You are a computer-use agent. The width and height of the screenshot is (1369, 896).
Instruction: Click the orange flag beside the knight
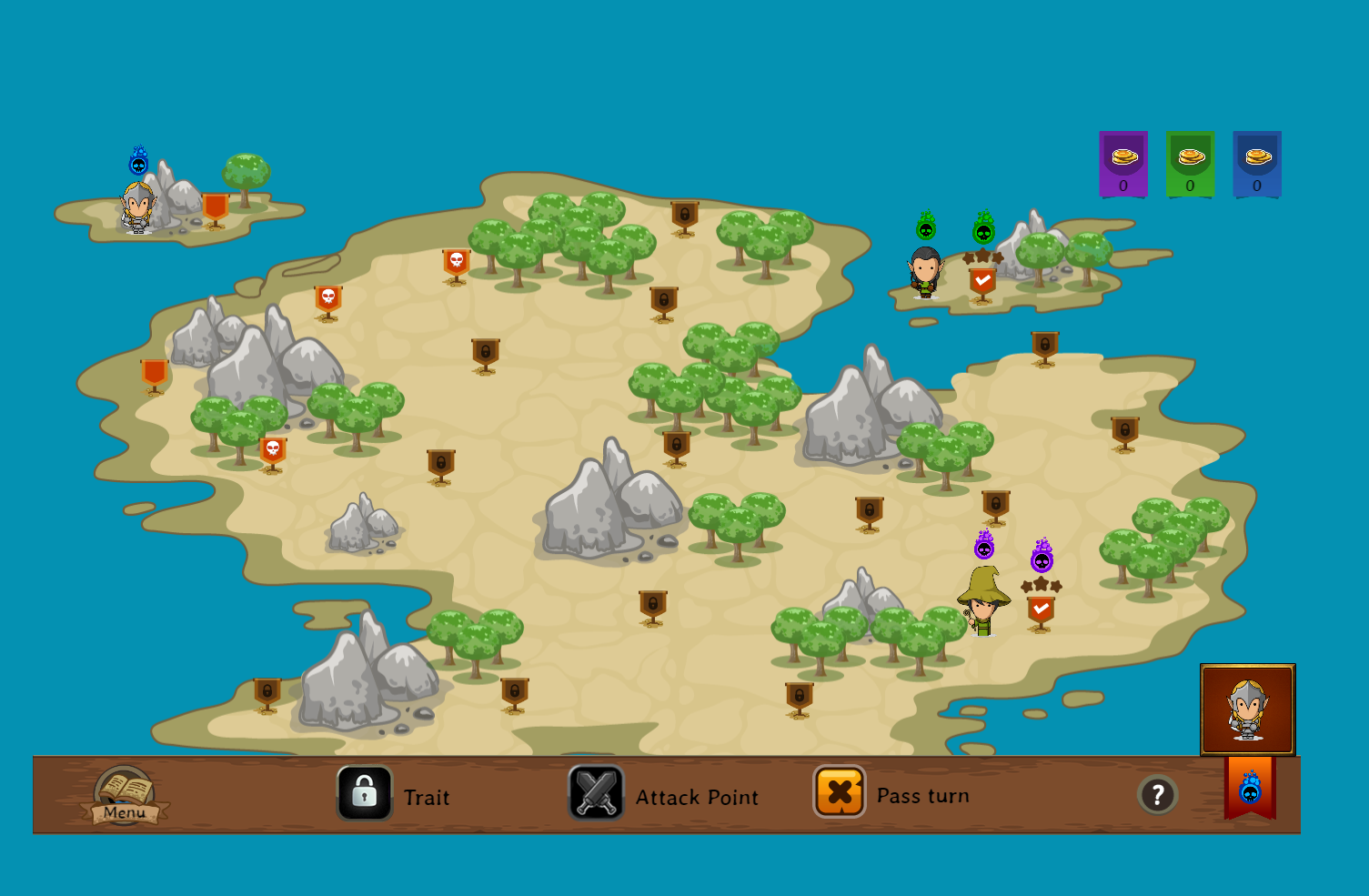[x=216, y=209]
